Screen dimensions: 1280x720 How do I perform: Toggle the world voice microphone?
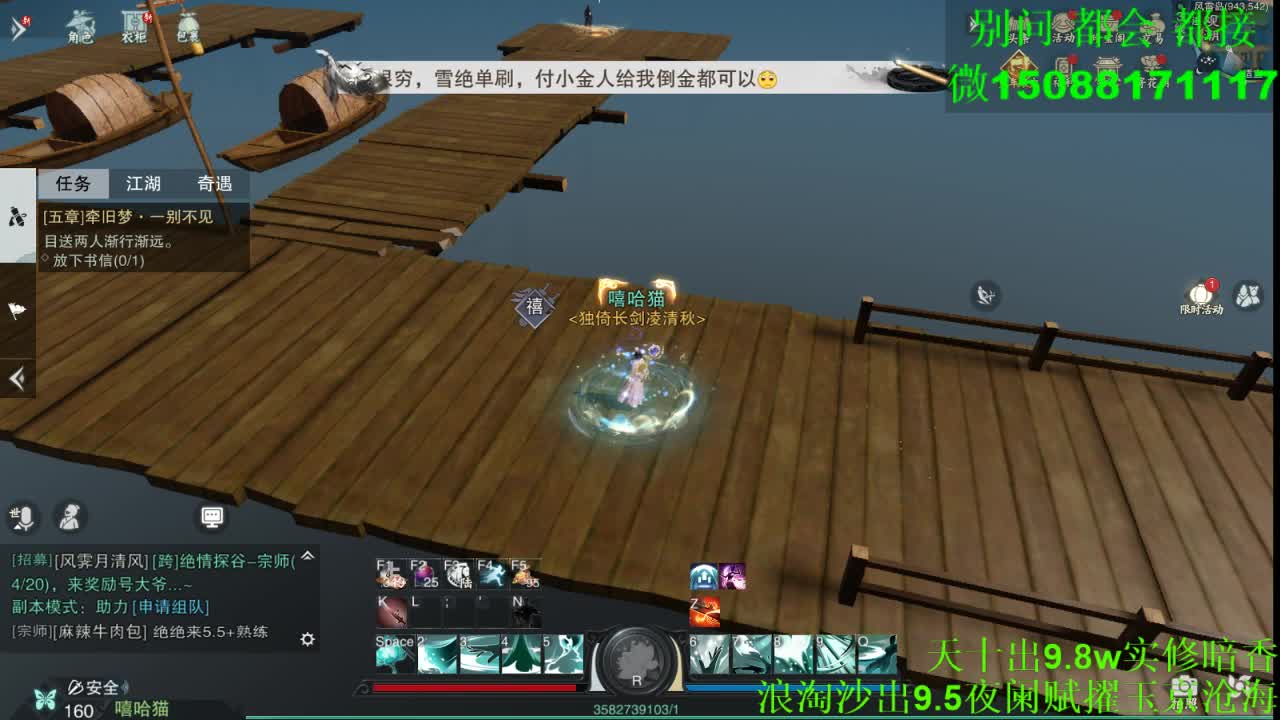pos(23,517)
